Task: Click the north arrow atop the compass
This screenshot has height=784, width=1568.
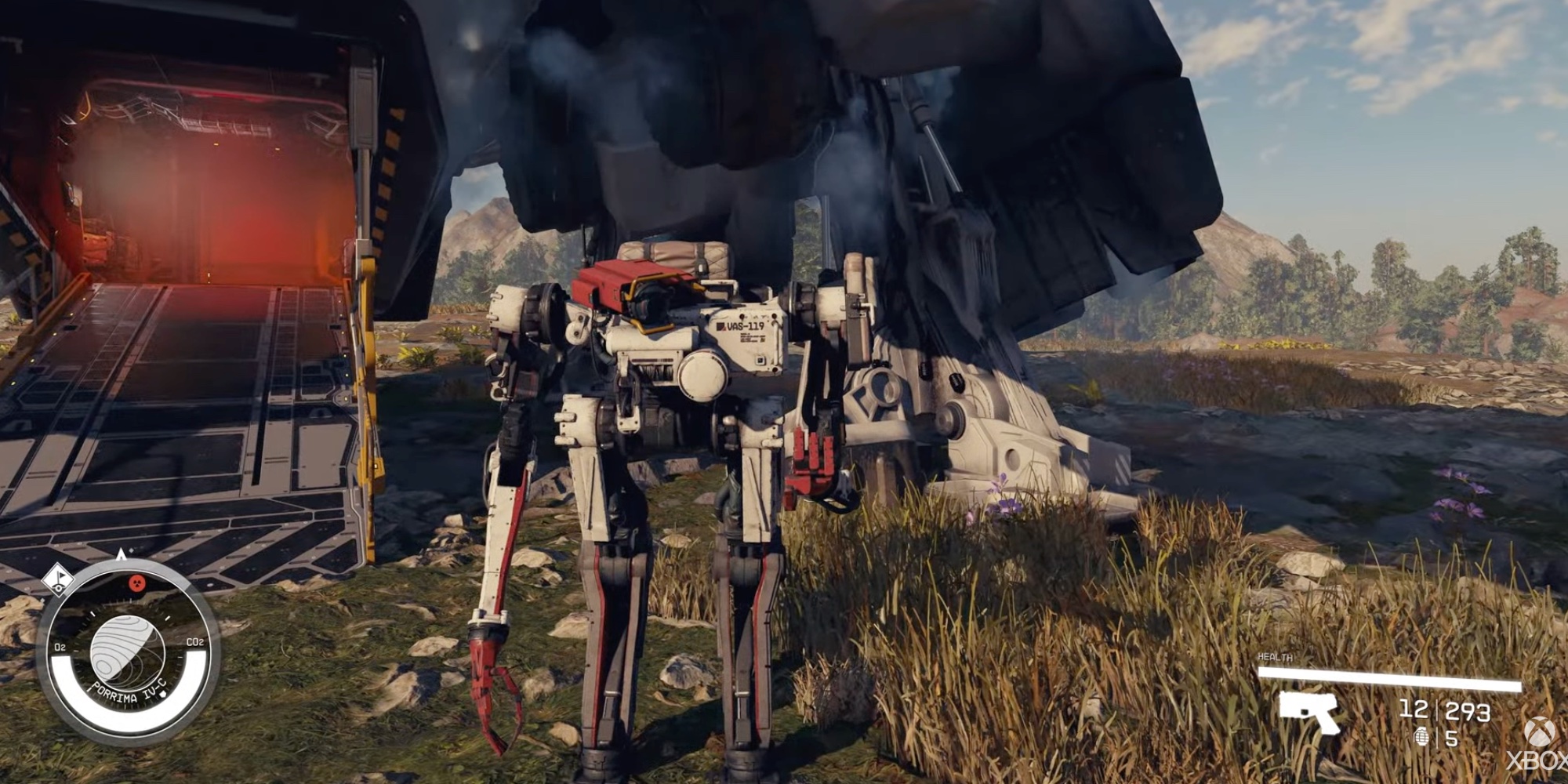Action: 122,554
